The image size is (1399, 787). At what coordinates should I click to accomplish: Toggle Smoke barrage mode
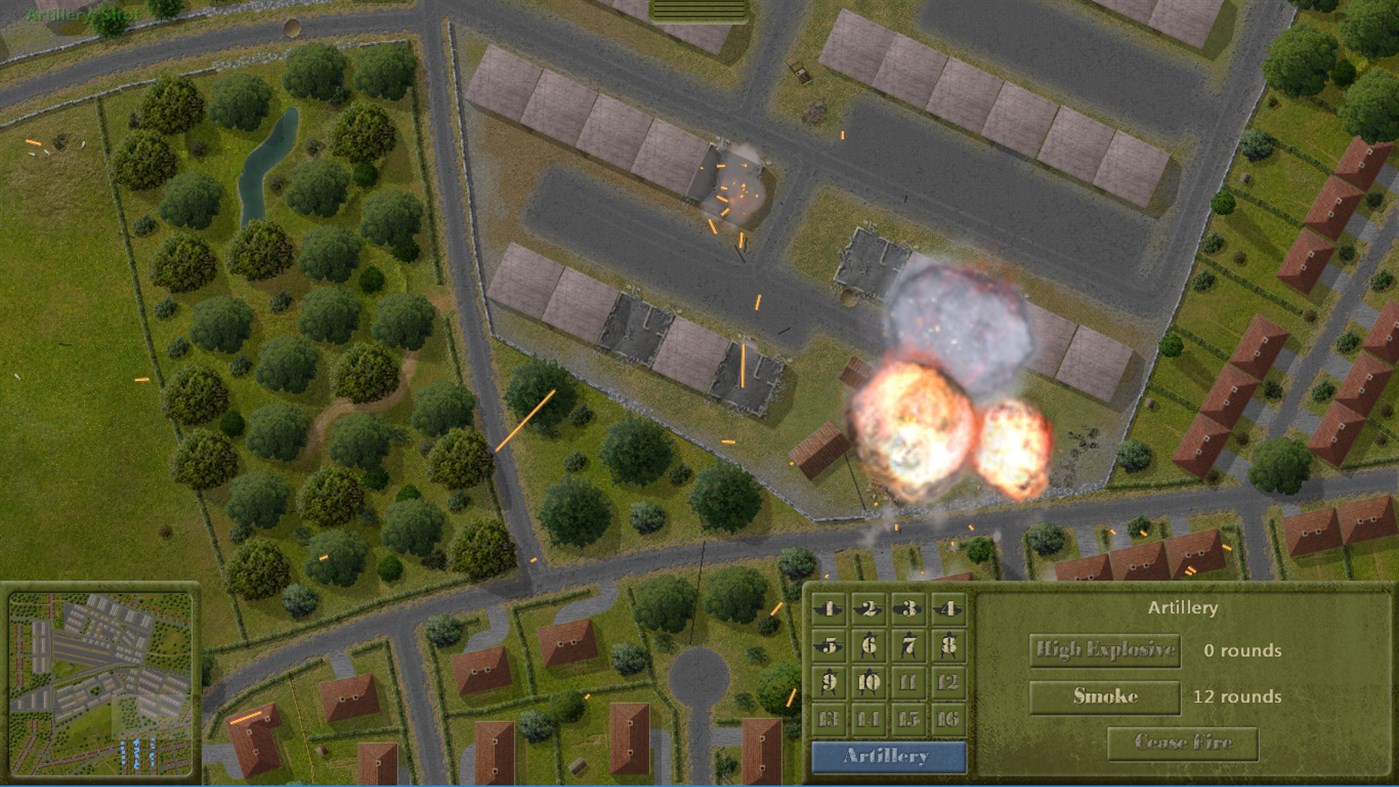(1103, 697)
